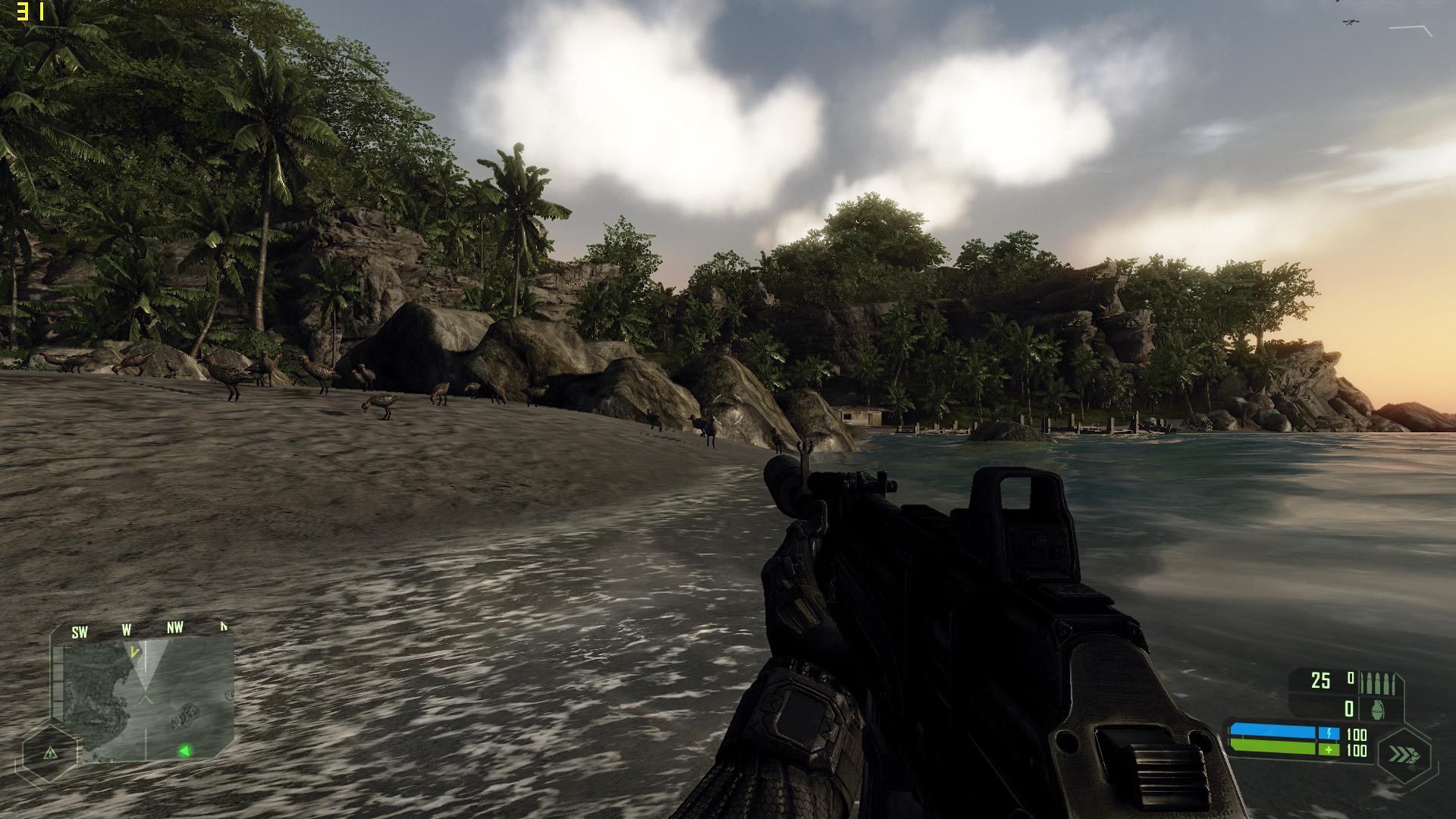Click the warning triangle hexagon icon
The height and width of the screenshot is (819, 1456).
pyautogui.click(x=50, y=753)
